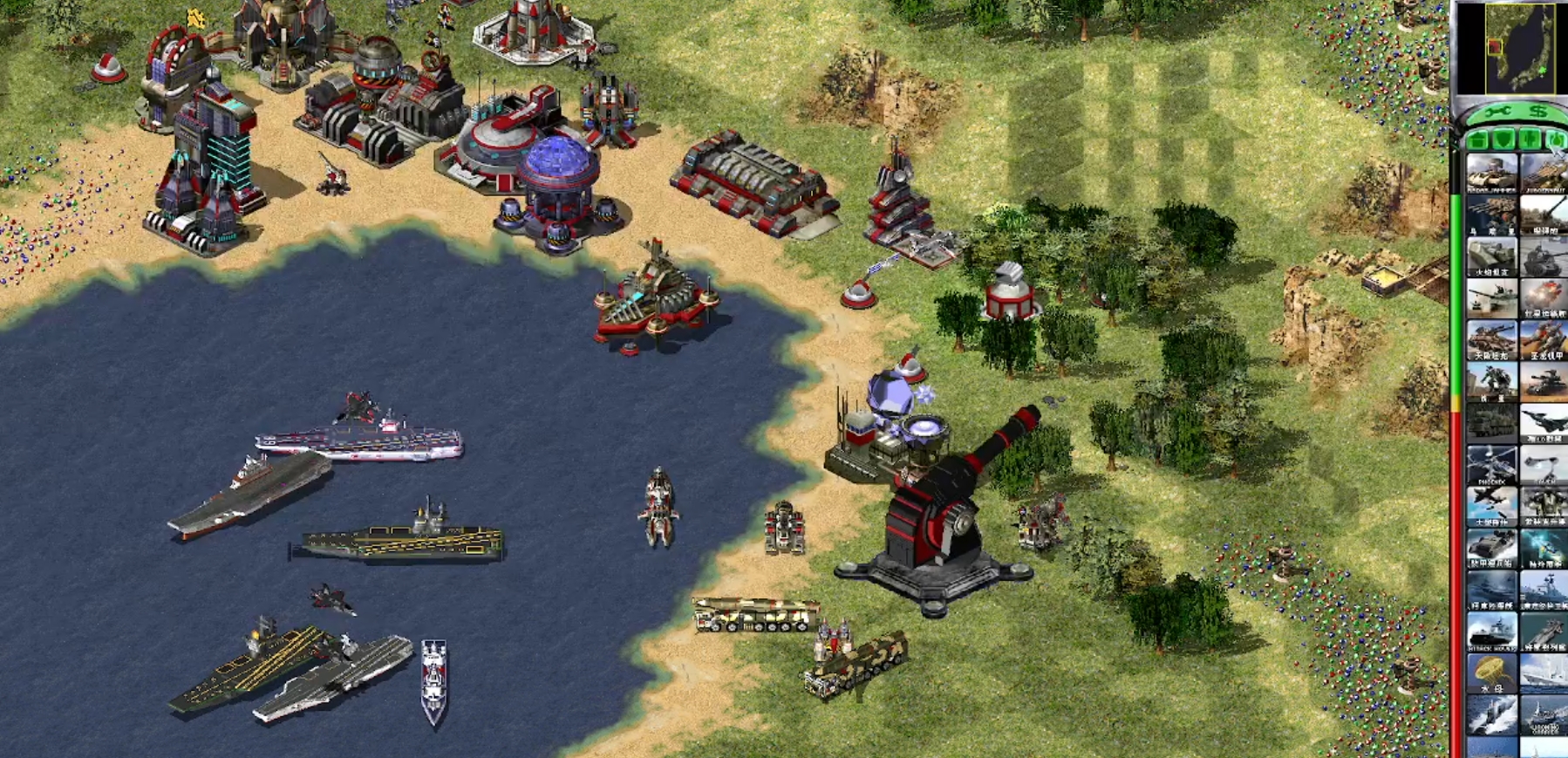
Task: Queue the explosion-picture unit cameo
Action: (x=1544, y=298)
